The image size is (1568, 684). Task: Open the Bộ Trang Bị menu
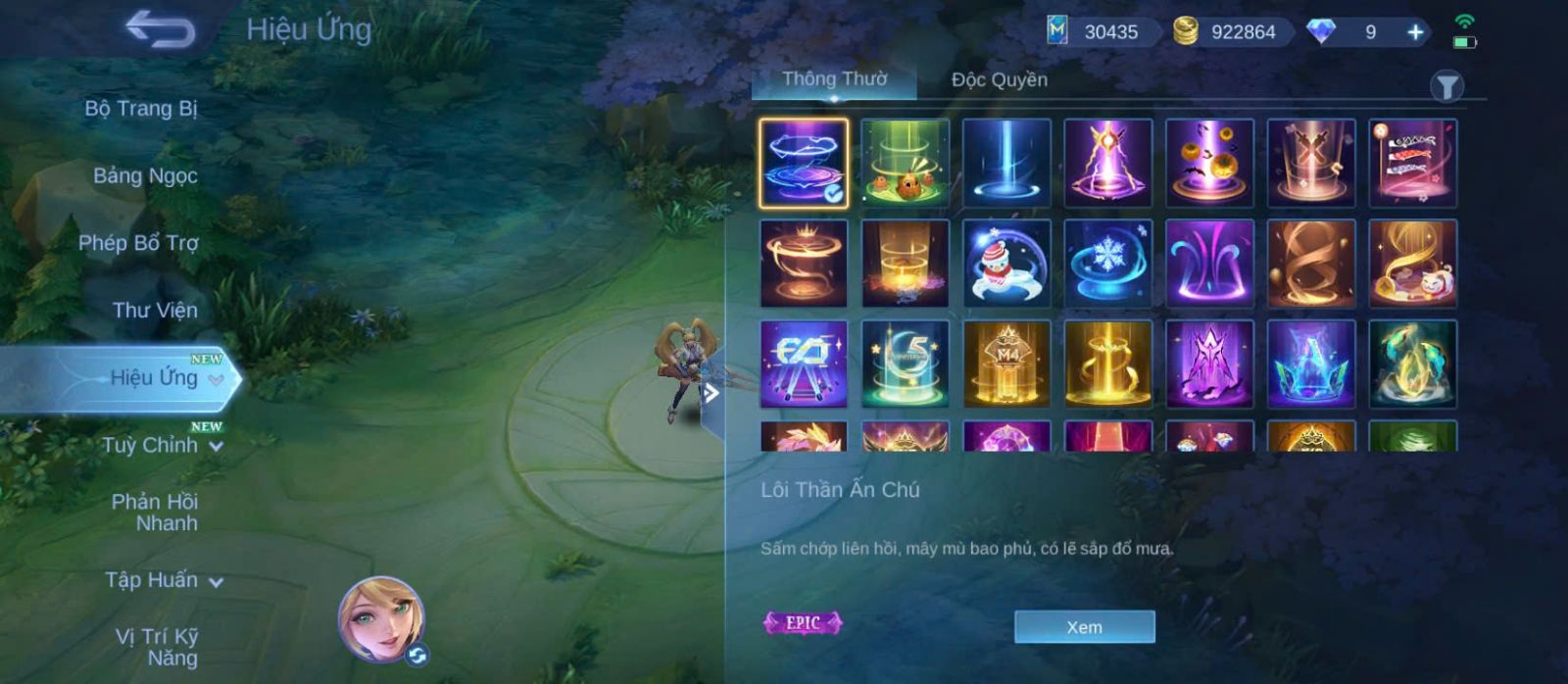click(x=141, y=109)
